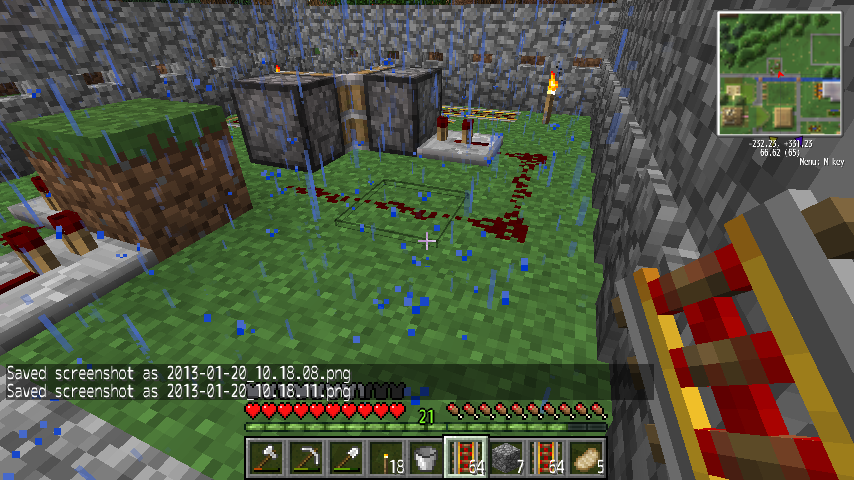
Task: Select the iron axe hotbar slot
Action: (x=266, y=457)
